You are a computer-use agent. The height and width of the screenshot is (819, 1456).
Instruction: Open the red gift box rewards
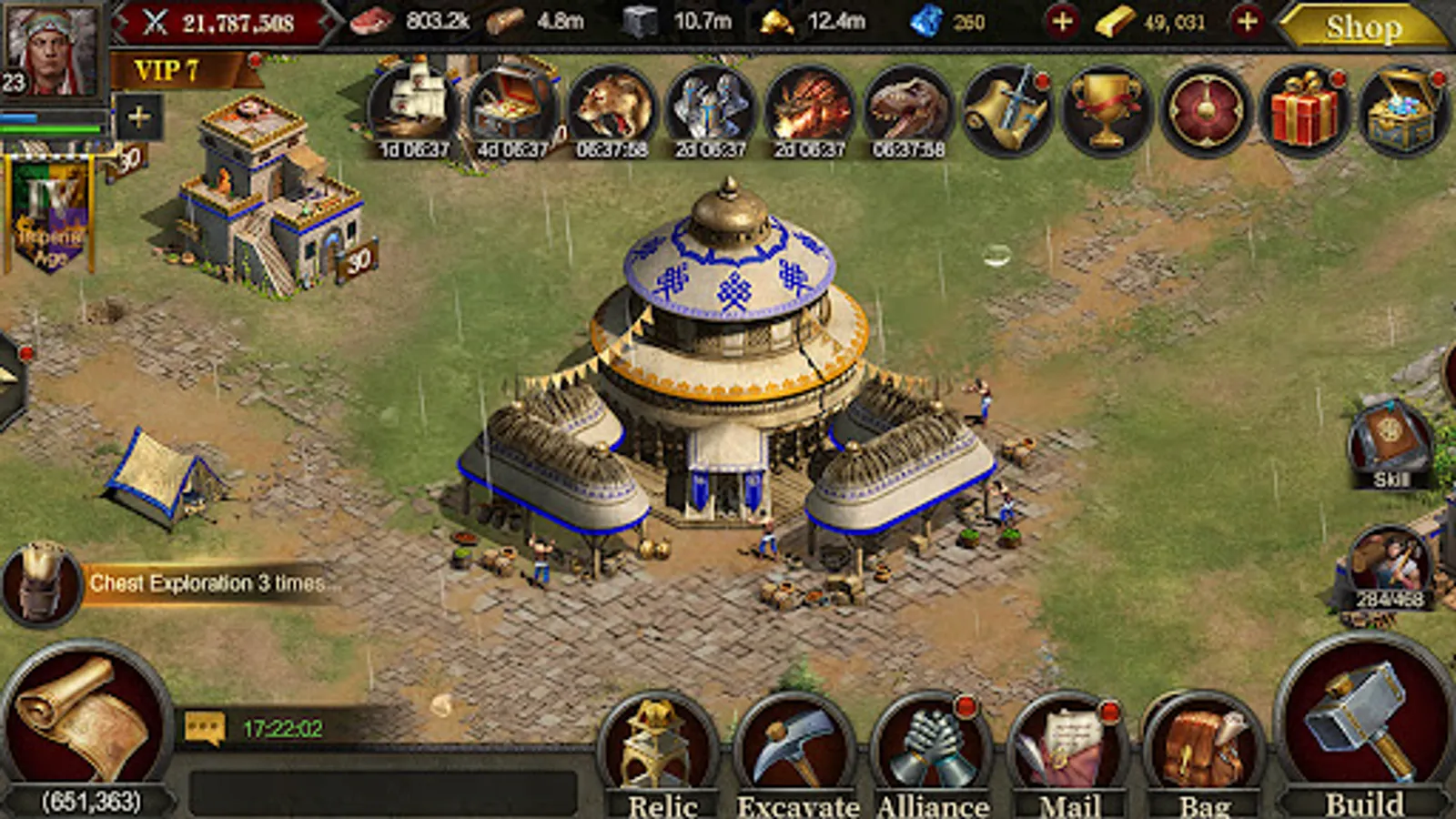coord(1304,111)
